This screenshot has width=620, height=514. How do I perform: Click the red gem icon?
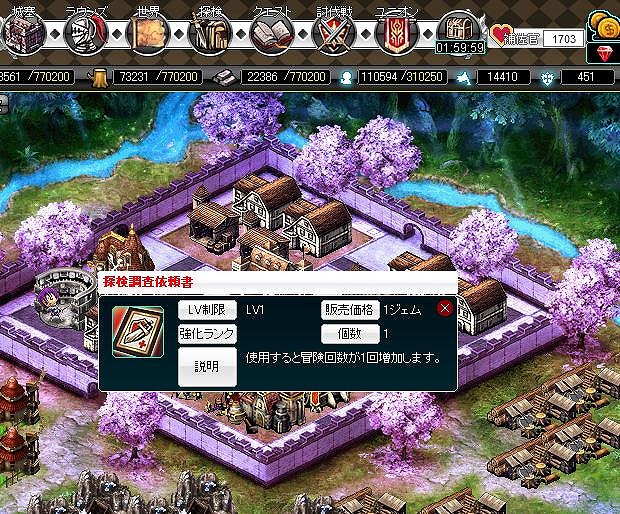pos(604,52)
